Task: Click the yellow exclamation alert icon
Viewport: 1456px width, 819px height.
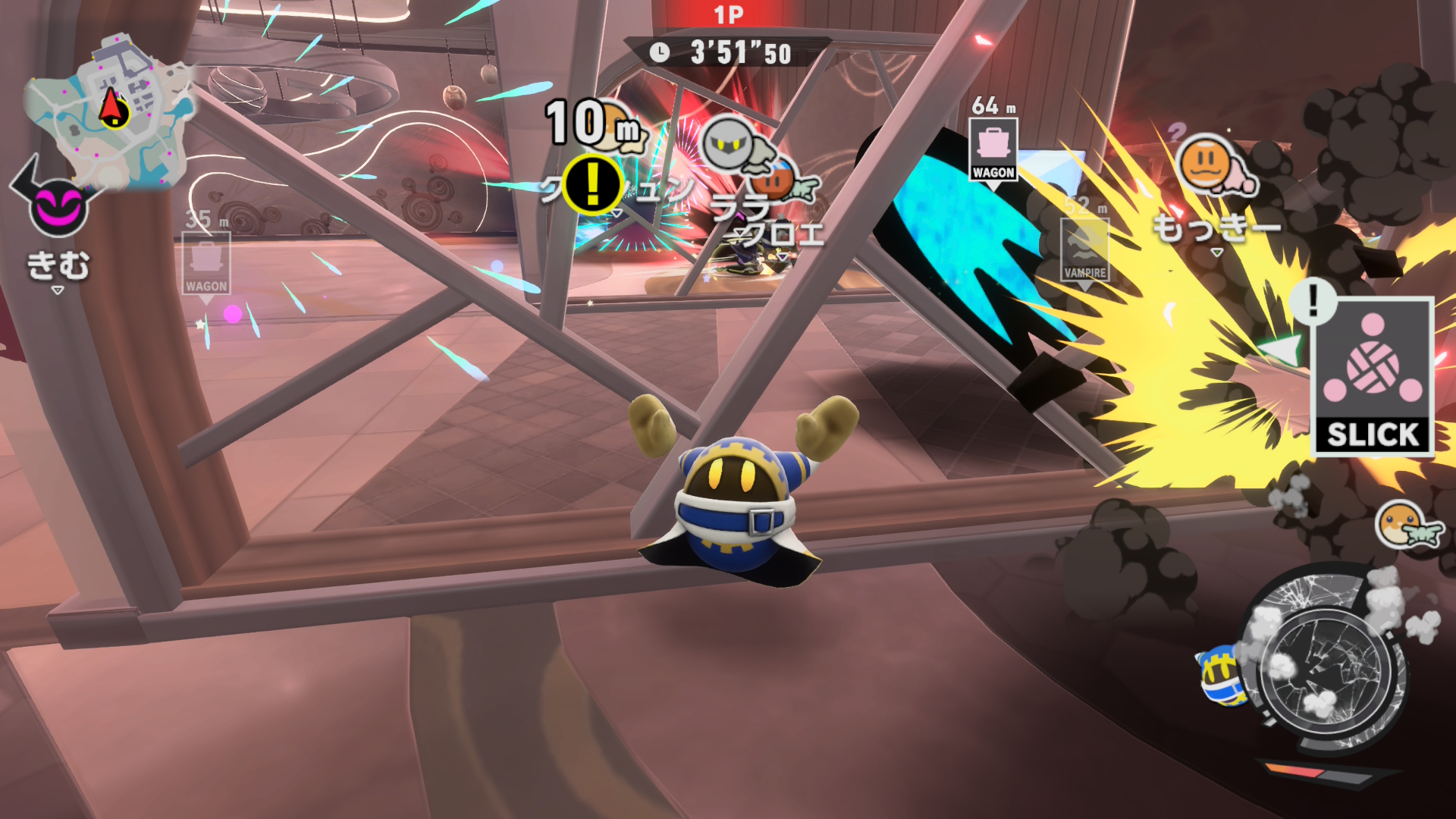Action: 592,184
